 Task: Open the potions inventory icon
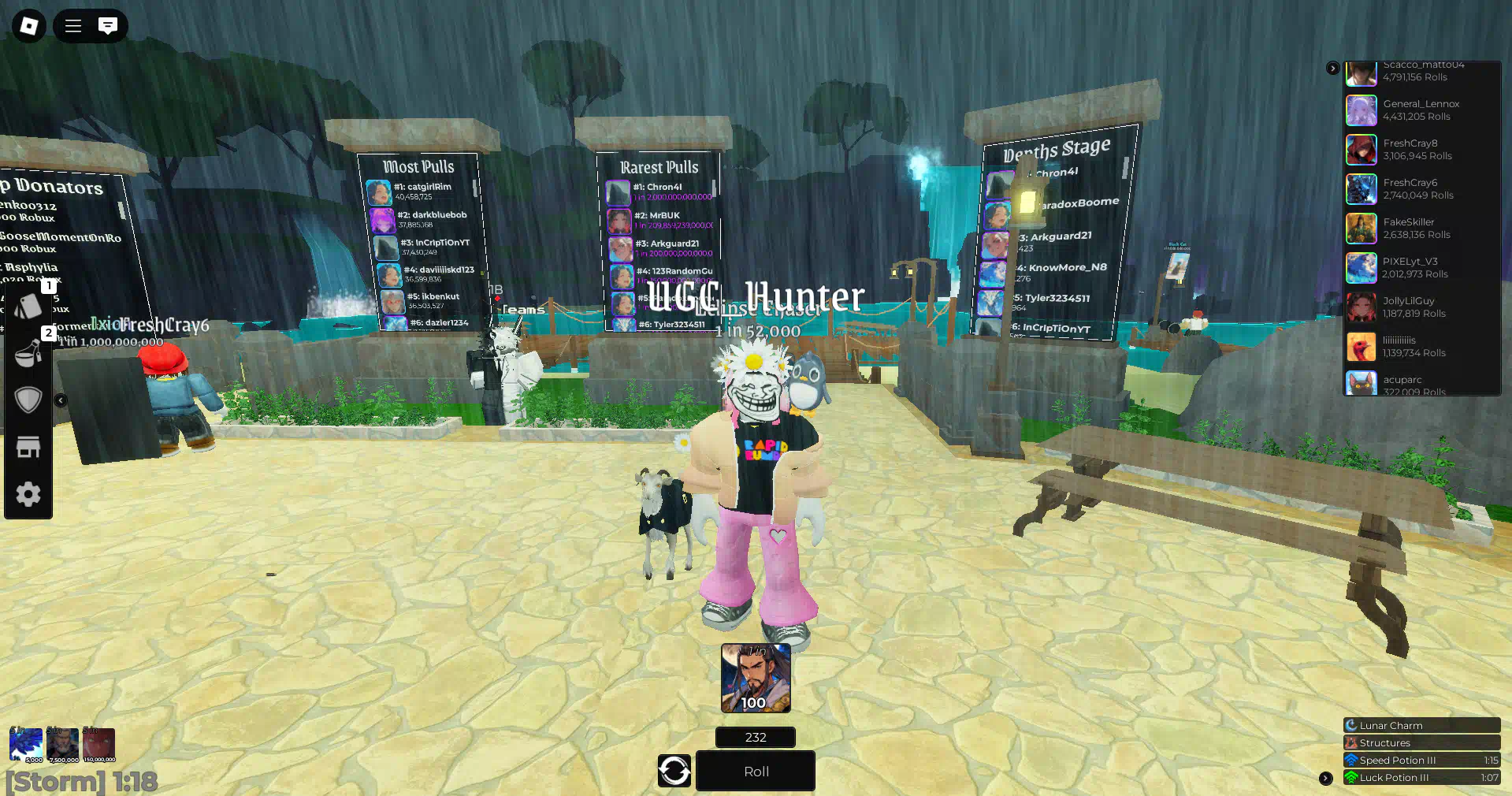tap(28, 352)
